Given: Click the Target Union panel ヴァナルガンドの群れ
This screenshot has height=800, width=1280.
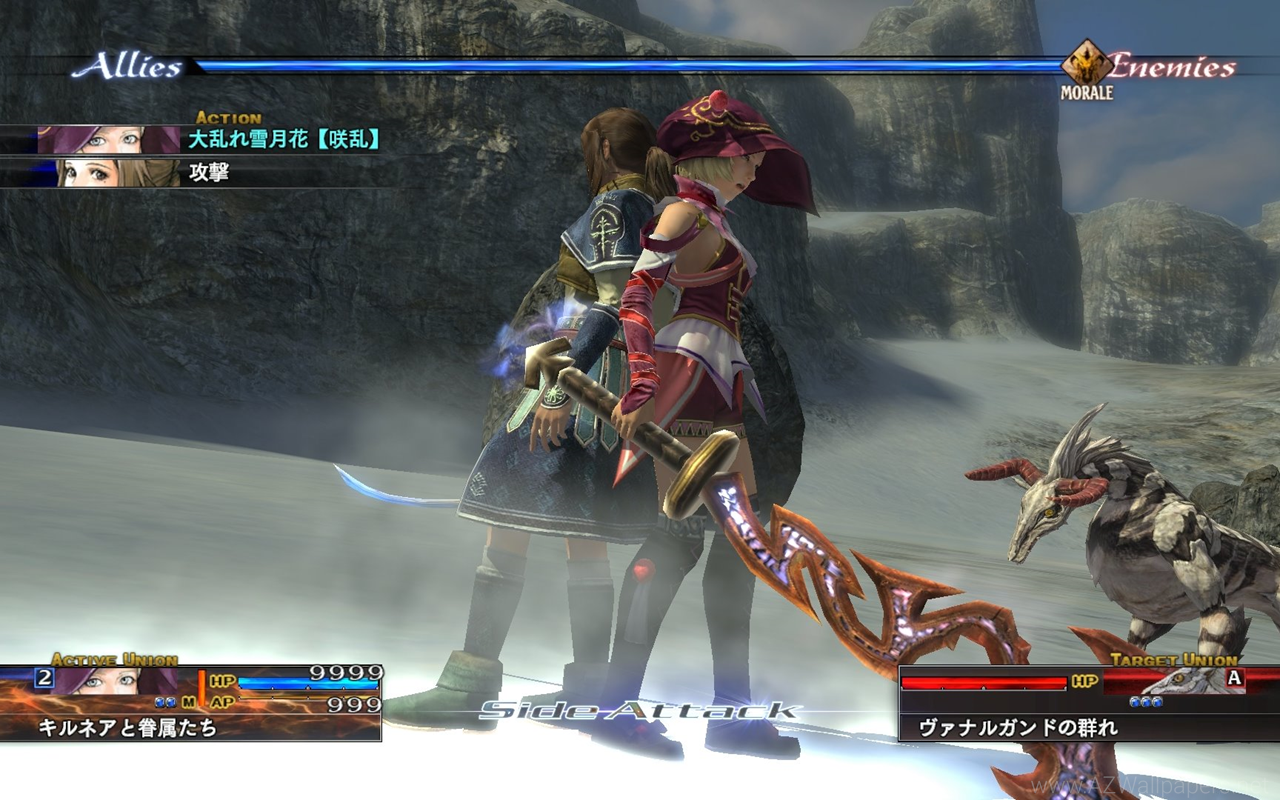Looking at the screenshot, I should [1088, 704].
